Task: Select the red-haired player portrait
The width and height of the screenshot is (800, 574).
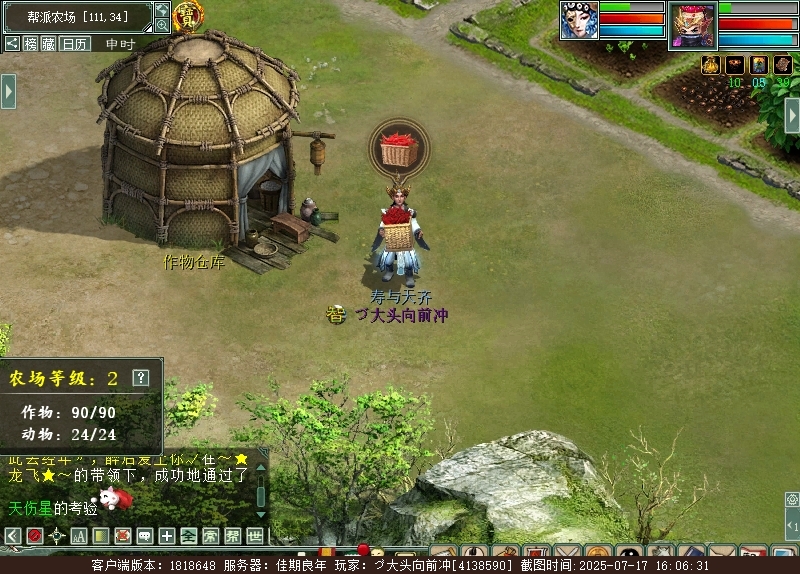Action: coord(692,23)
